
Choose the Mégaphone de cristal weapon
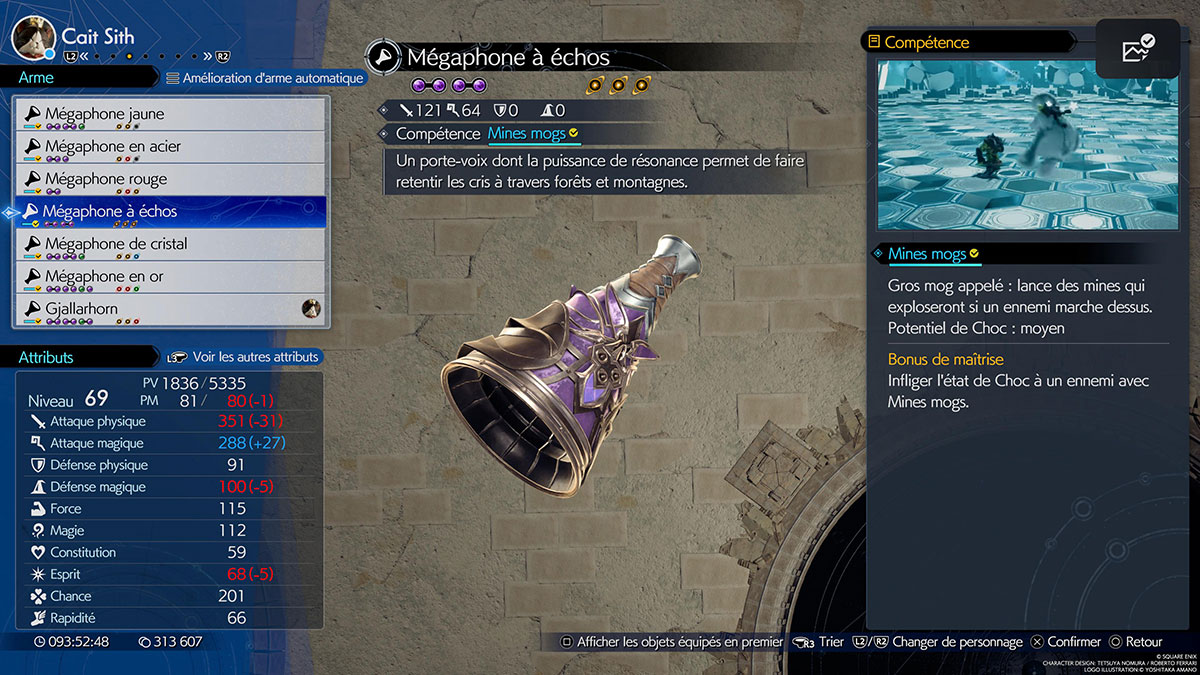170,244
